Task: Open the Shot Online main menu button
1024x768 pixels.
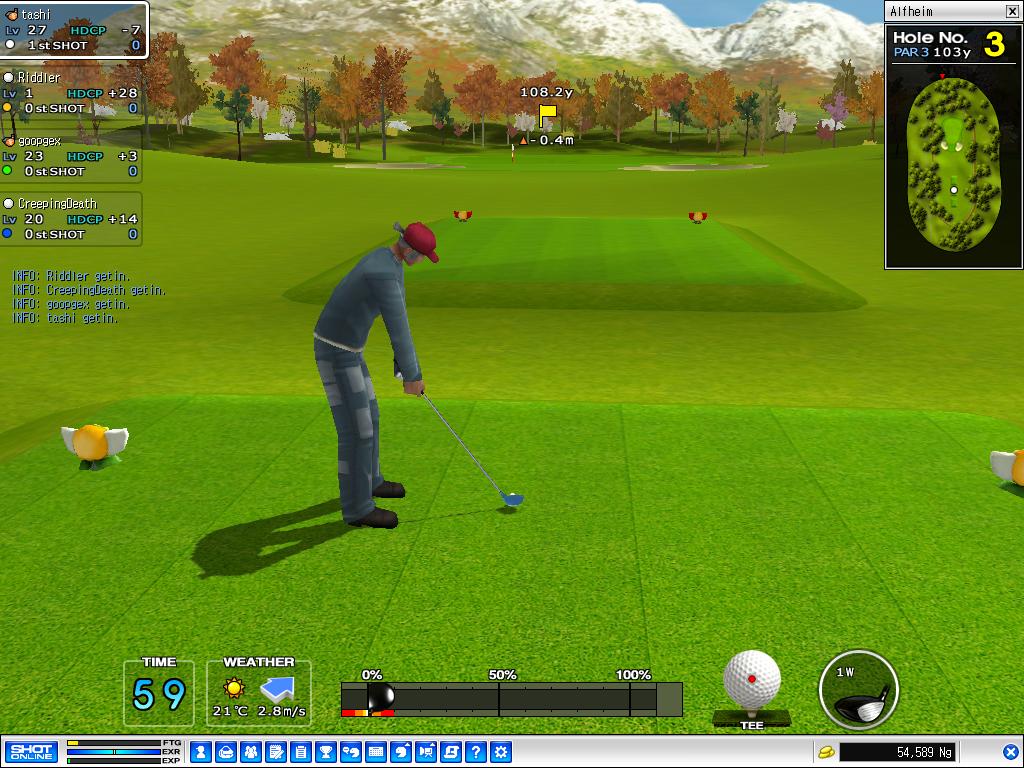Action: coord(31,752)
